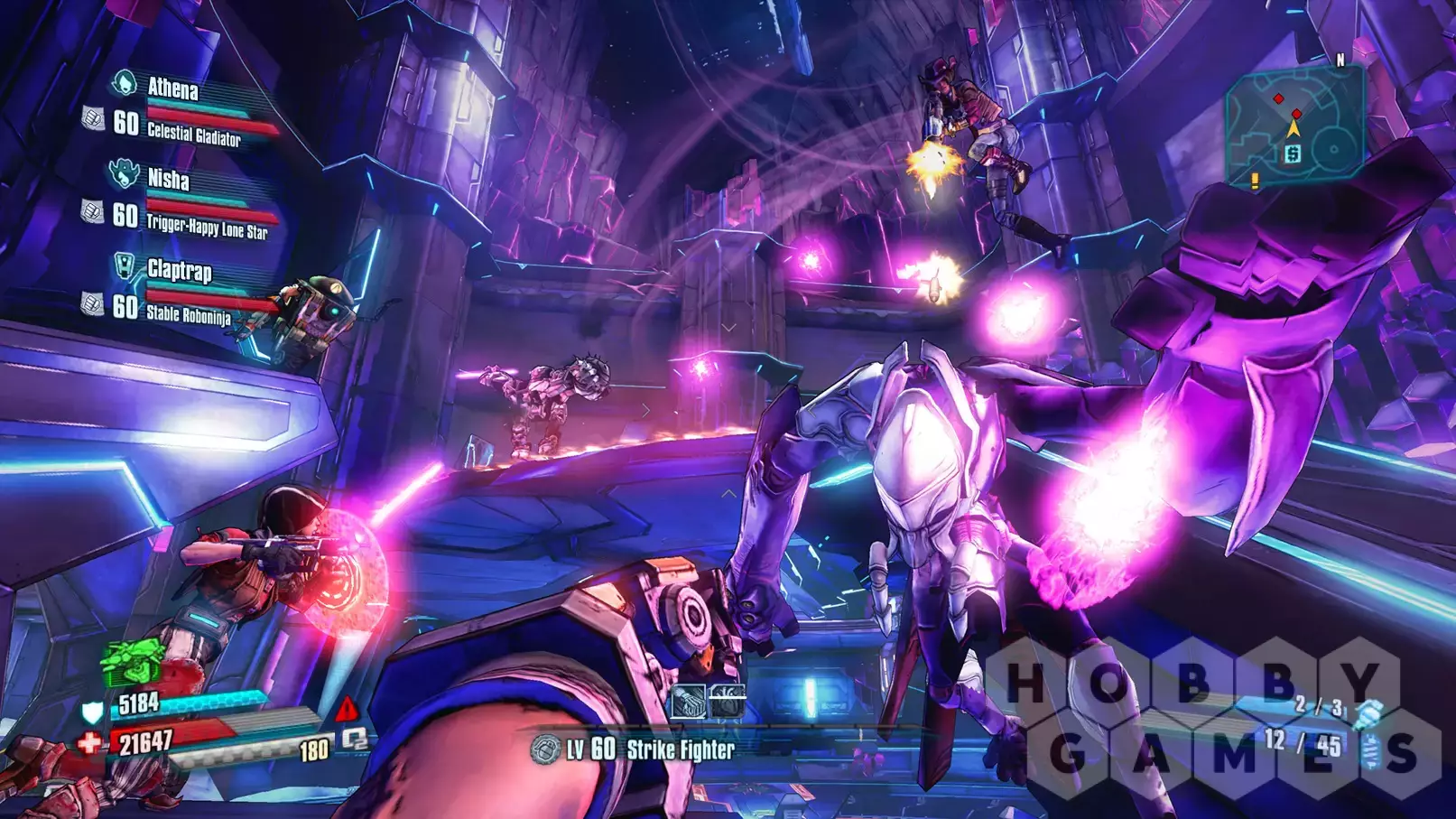Click the green action skill icon

click(132, 663)
